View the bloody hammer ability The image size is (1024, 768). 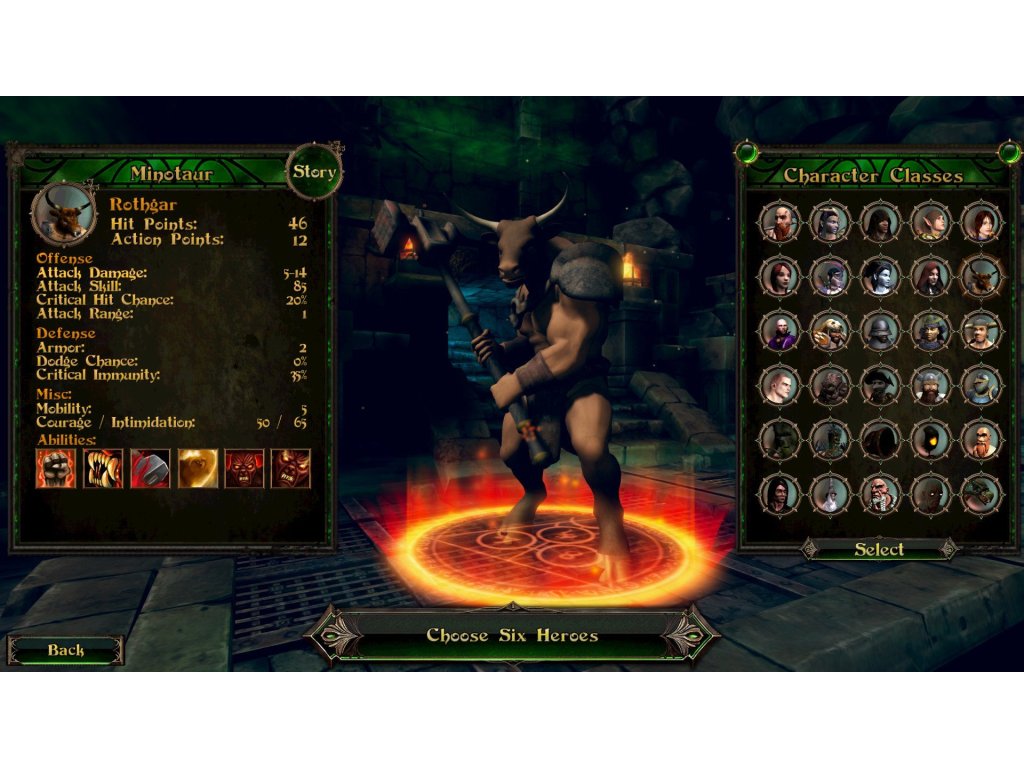(150, 468)
